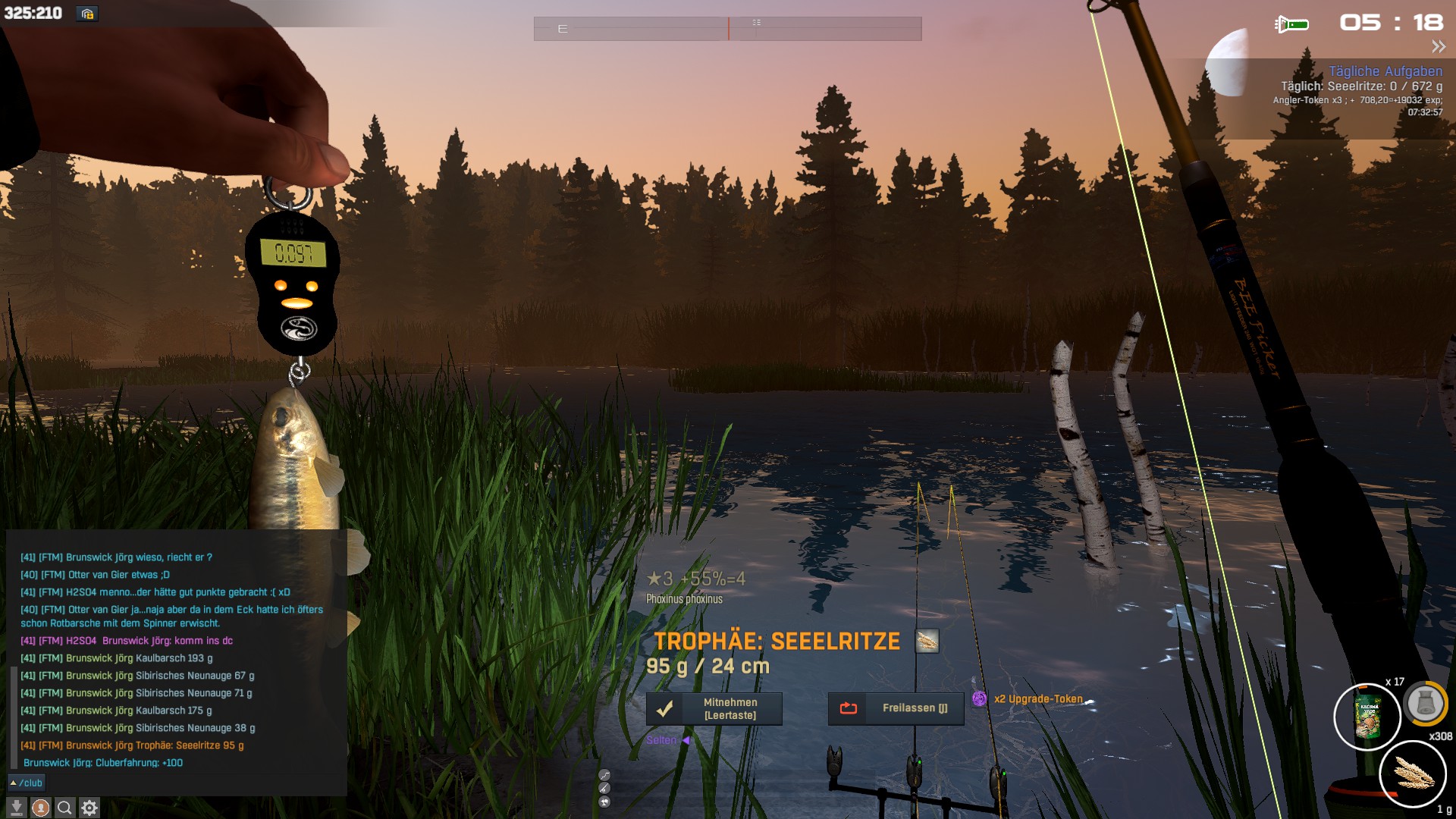Open the keepnet fish cage icon
Screen dimensions: 1456x819
tap(1425, 704)
